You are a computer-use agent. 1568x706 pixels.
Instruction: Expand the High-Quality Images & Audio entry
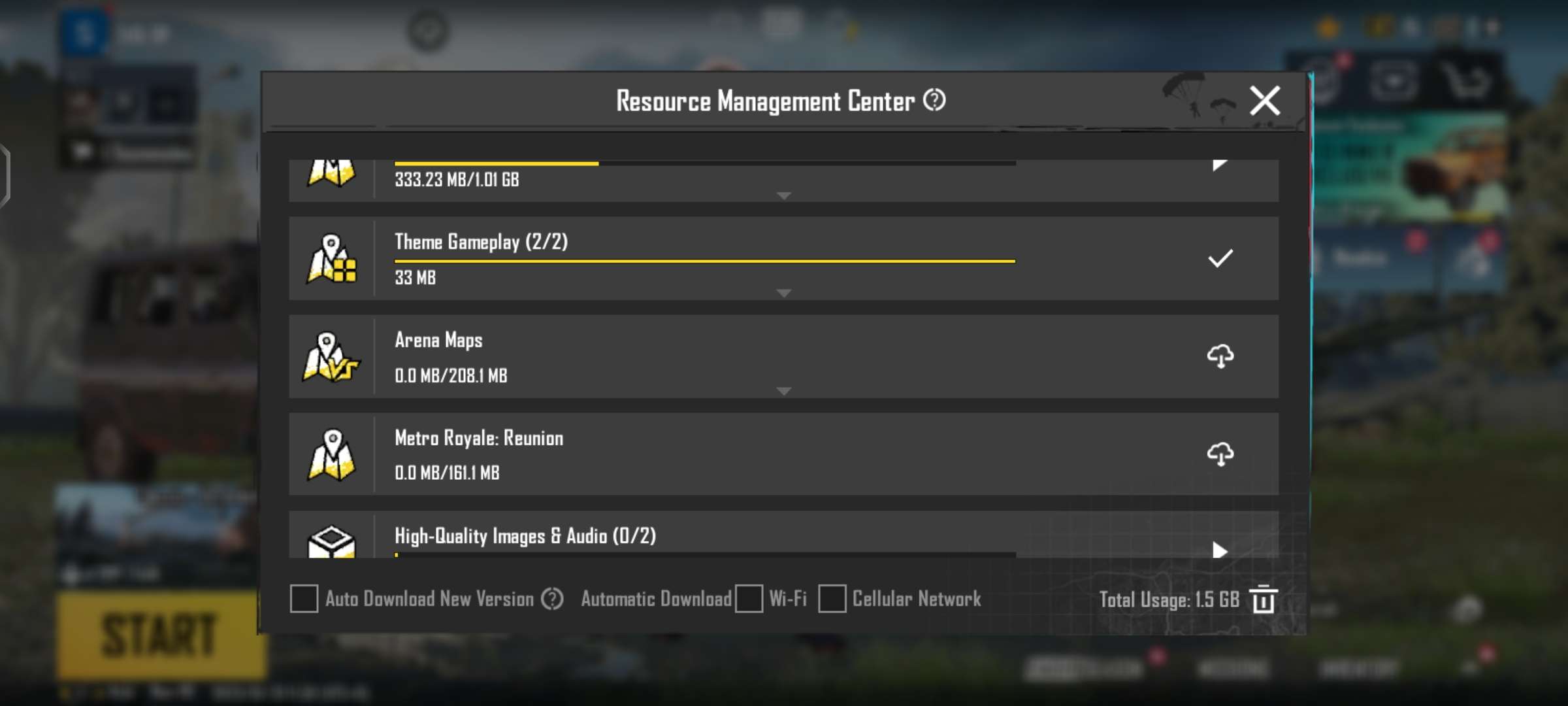click(1219, 551)
